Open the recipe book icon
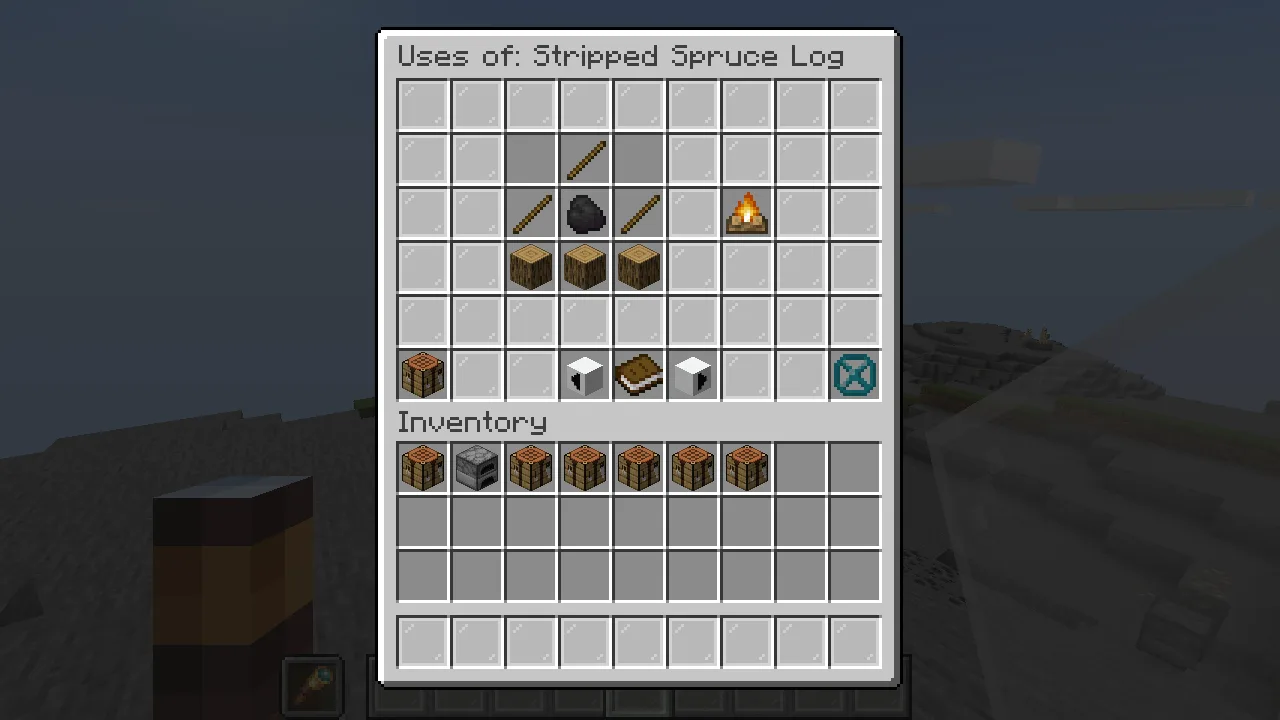Image resolution: width=1280 pixels, height=720 pixels. (x=639, y=376)
